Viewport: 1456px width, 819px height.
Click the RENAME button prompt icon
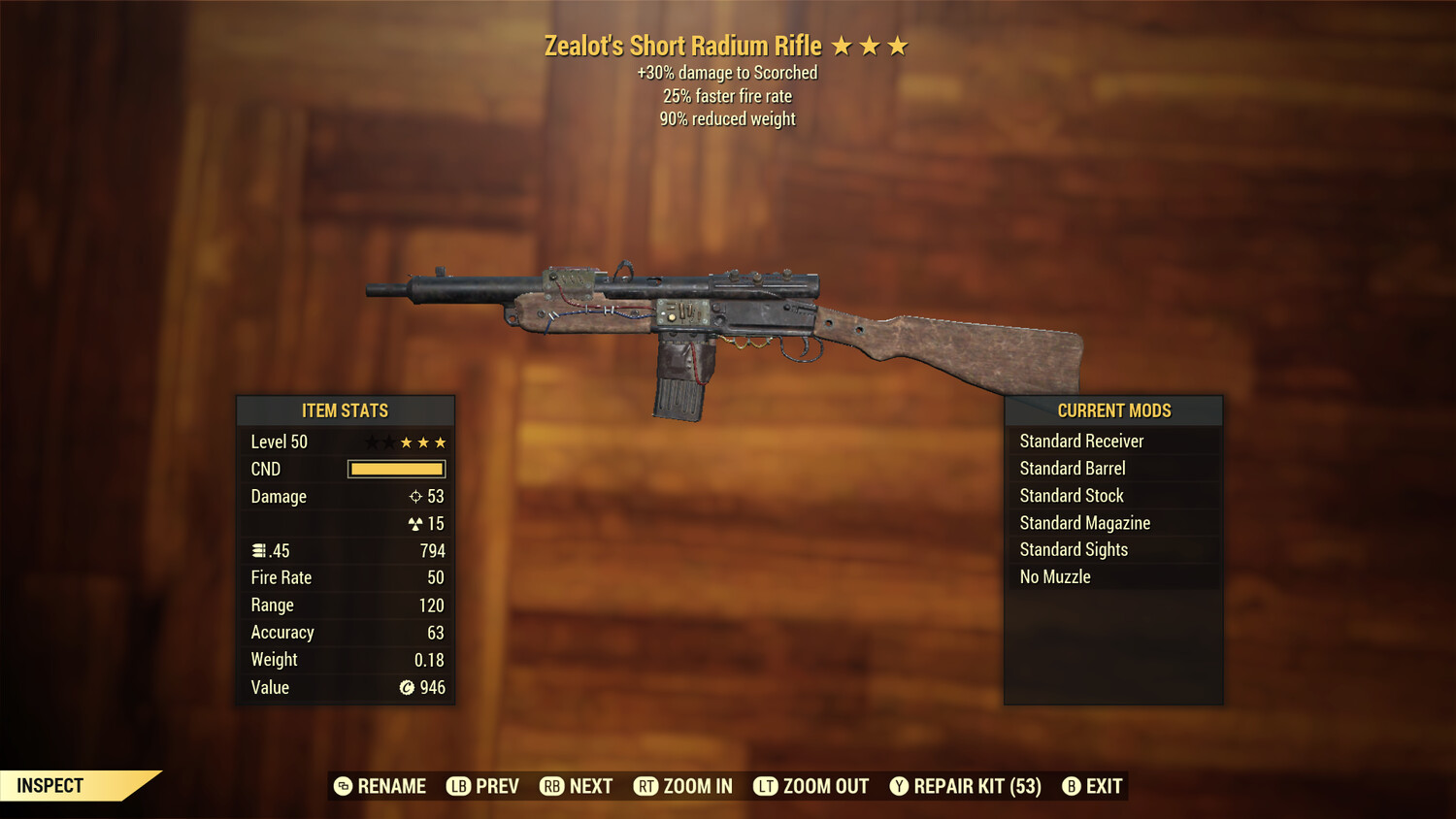point(343,786)
